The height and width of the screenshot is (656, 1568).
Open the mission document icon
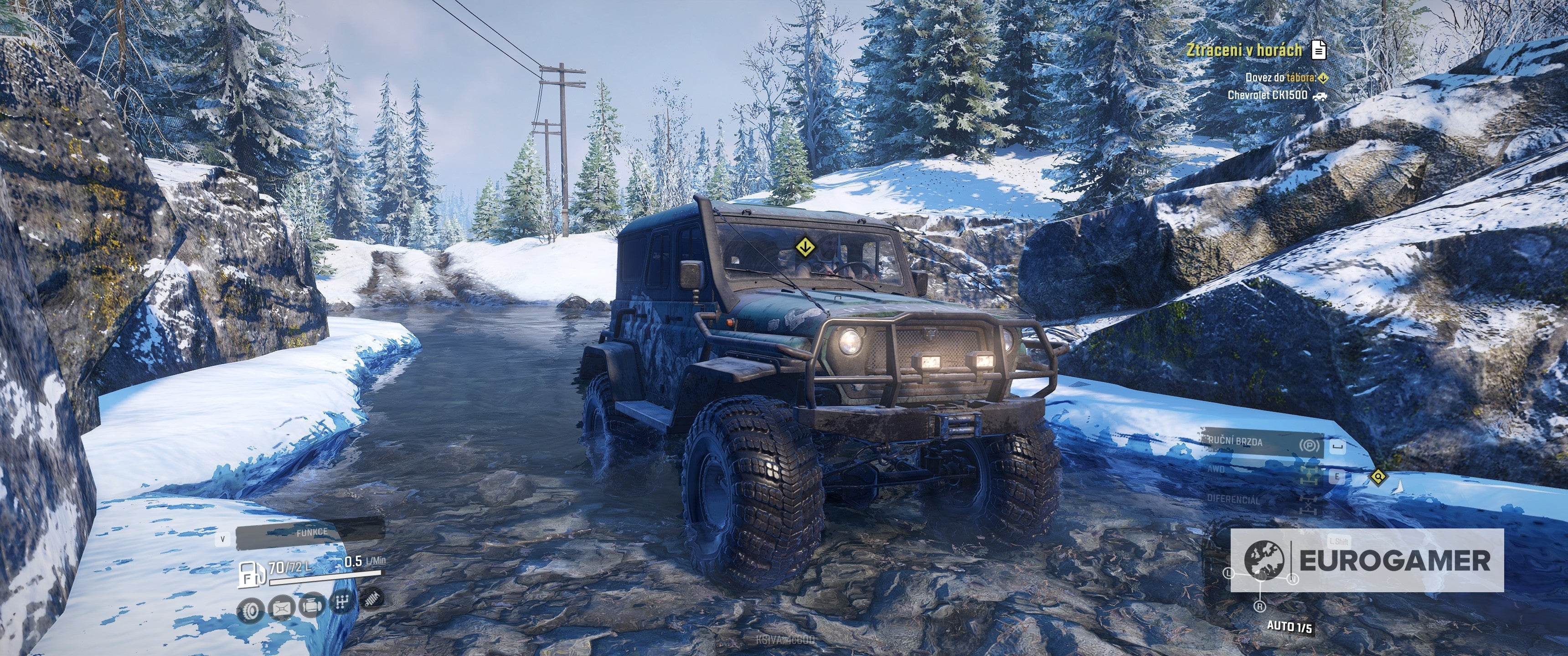[x=1318, y=50]
